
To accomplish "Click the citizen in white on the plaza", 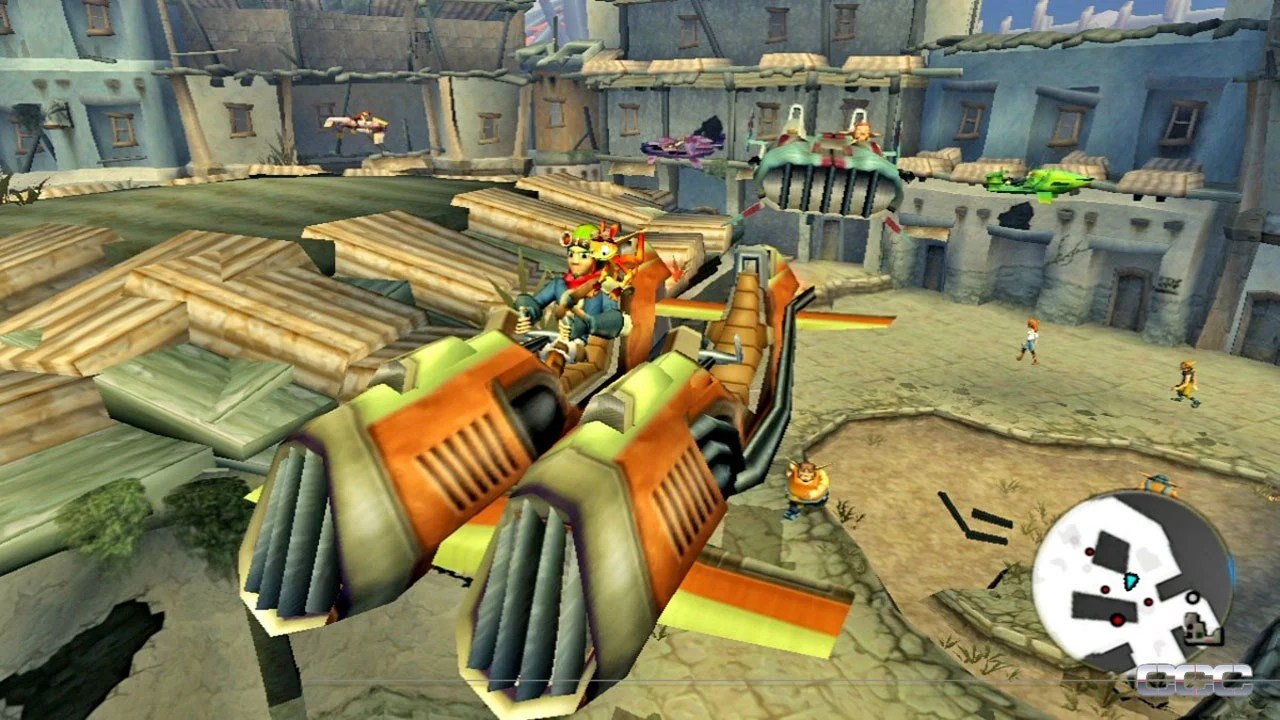I will 1030,343.
